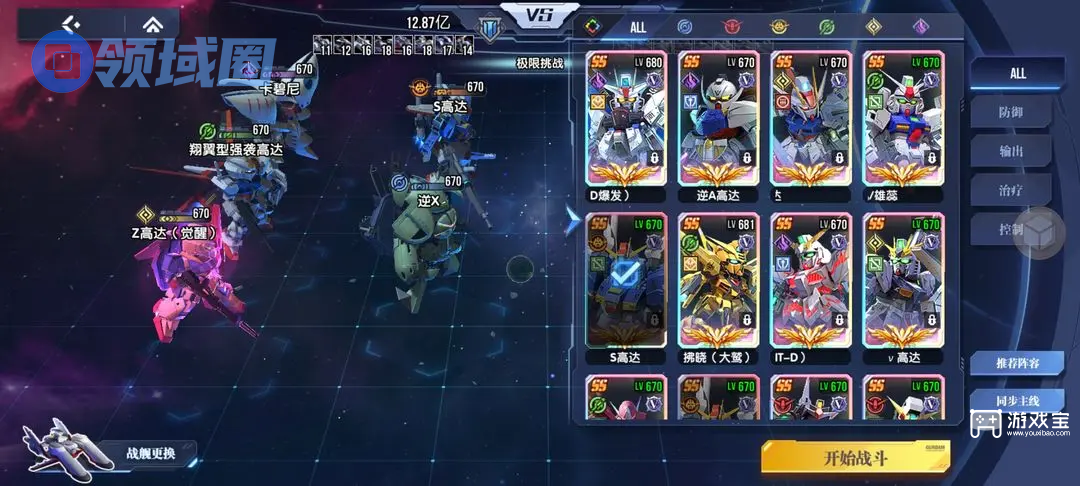This screenshot has height=486, width=1080.
Task: Open the 推荐阵容 recommended lineup
Action: [1016, 363]
